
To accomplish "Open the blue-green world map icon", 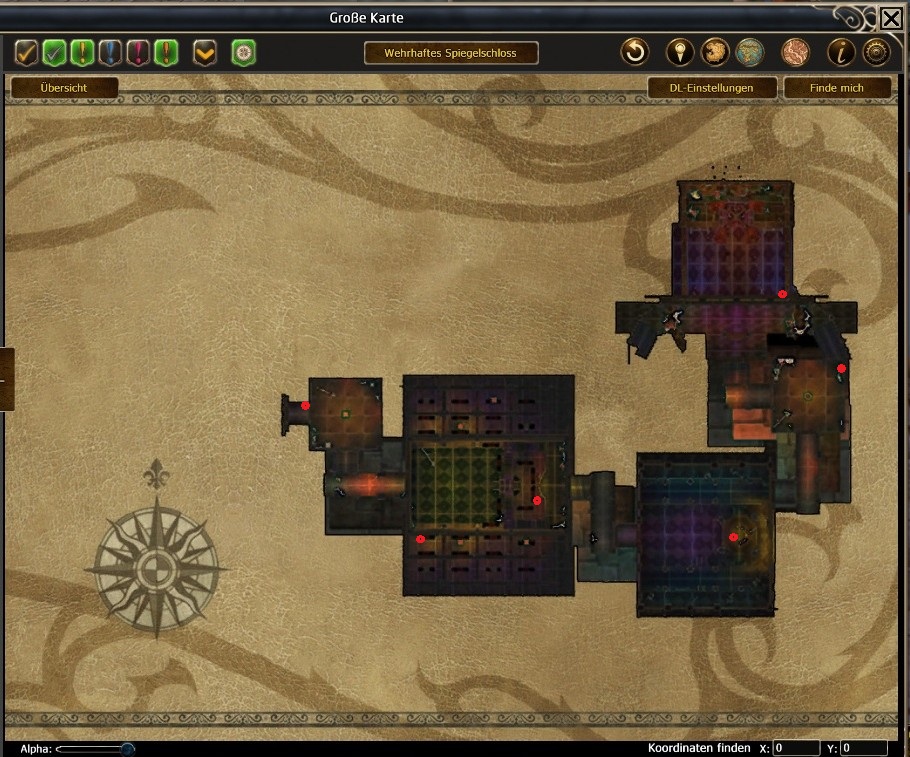I will coord(750,52).
